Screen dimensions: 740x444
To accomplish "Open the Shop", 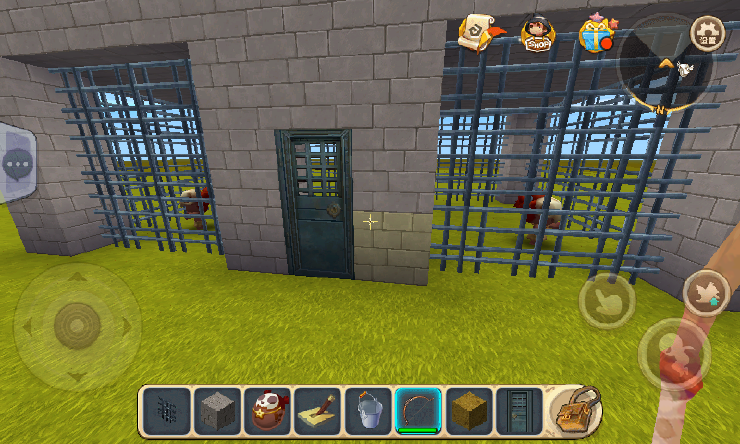I will (538, 33).
